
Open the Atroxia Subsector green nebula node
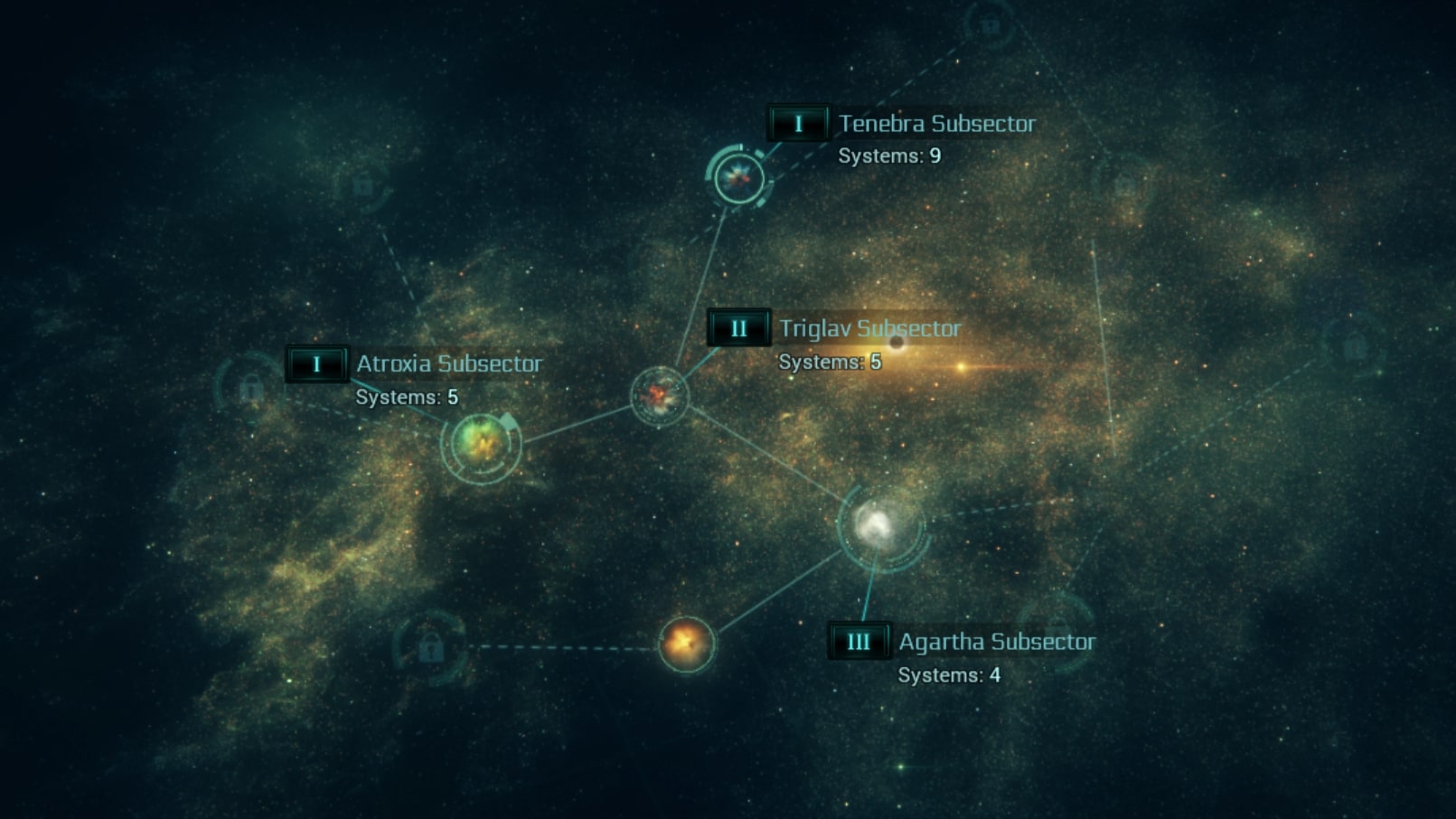click(x=481, y=443)
